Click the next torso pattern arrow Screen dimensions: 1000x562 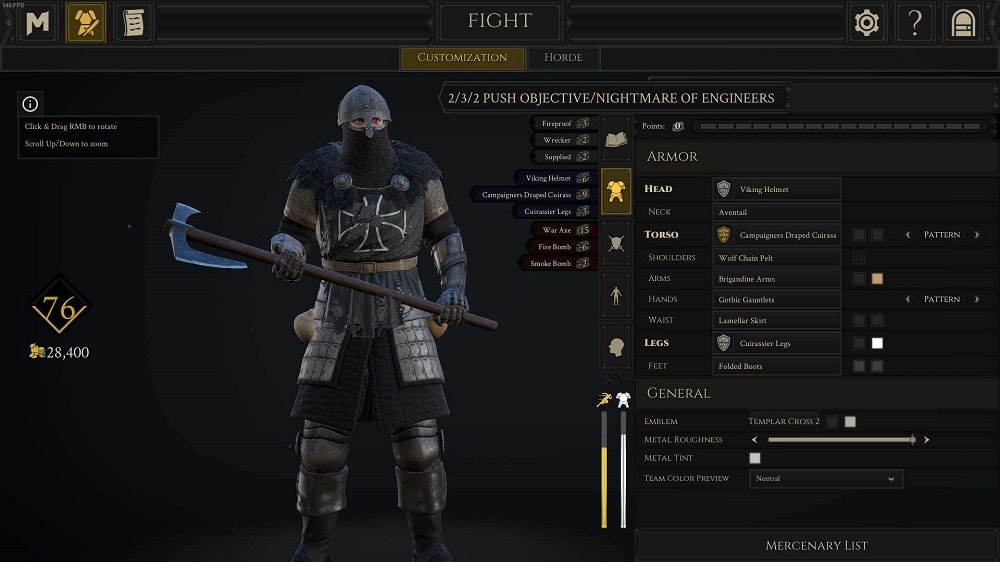[x=977, y=235]
